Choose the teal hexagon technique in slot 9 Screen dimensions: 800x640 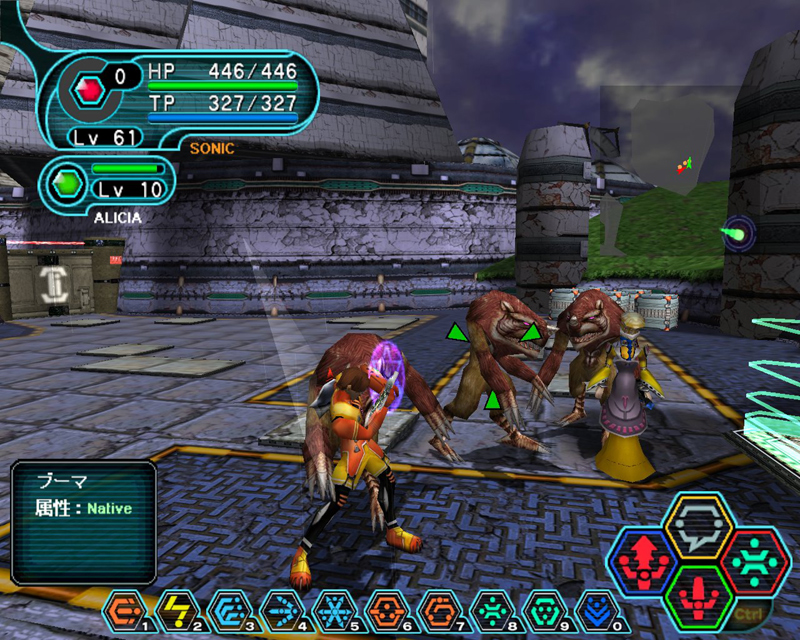(540, 608)
